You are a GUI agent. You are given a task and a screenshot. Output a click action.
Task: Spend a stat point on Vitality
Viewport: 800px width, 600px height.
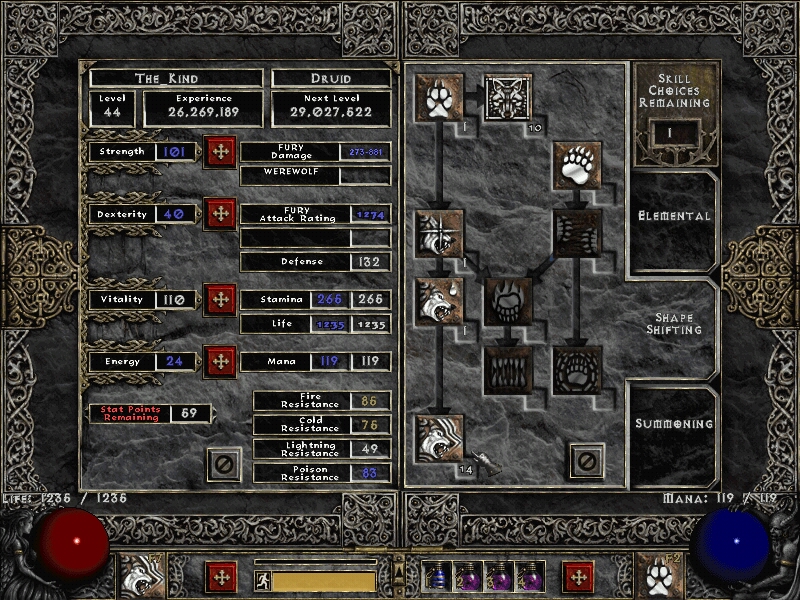pos(219,299)
